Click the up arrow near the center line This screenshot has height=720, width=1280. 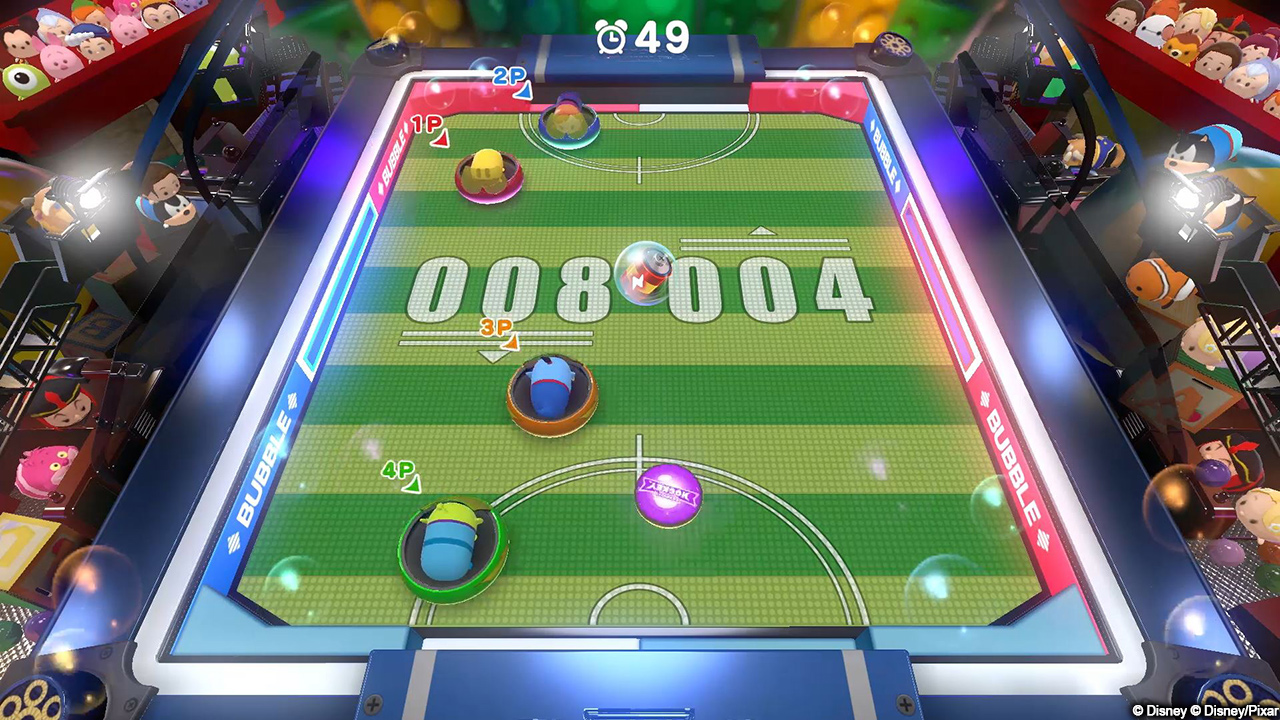point(764,232)
